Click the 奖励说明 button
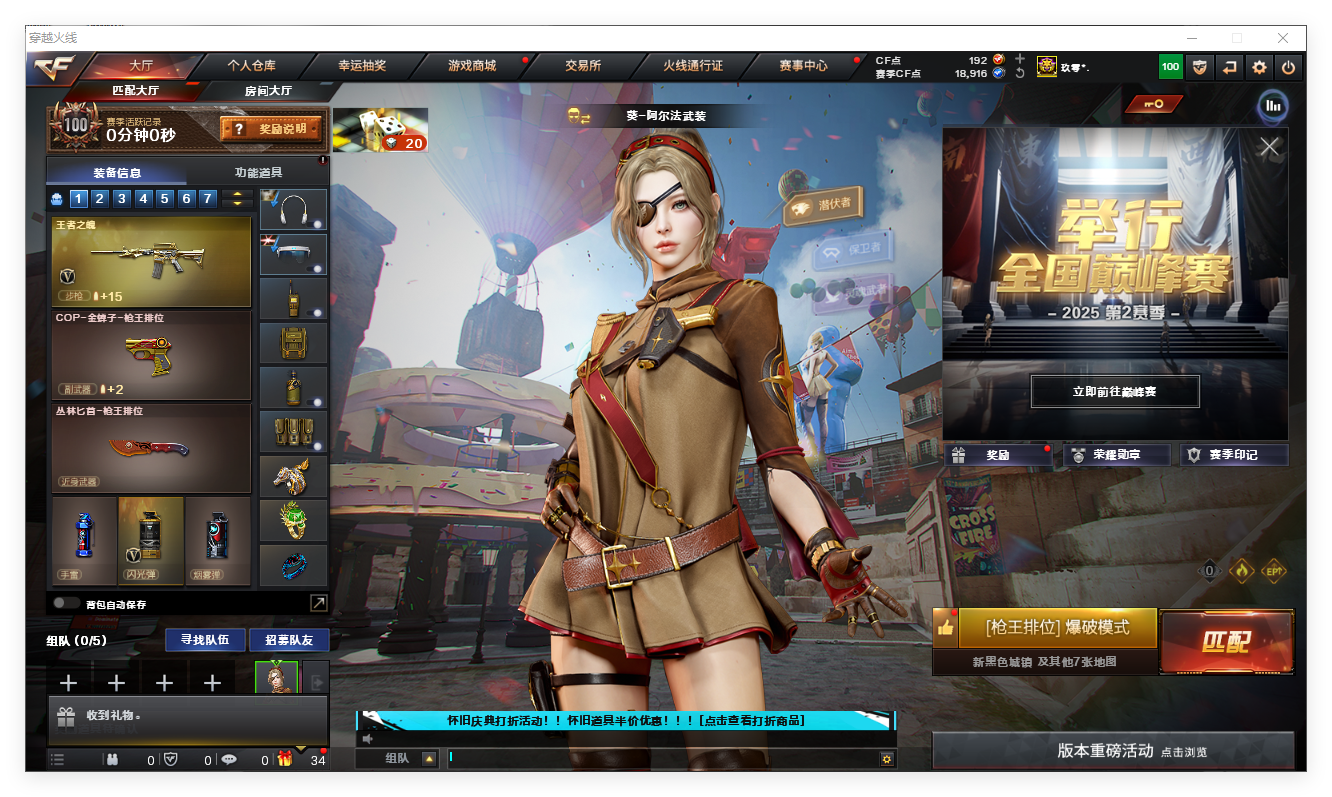1332x797 pixels. coord(271,129)
